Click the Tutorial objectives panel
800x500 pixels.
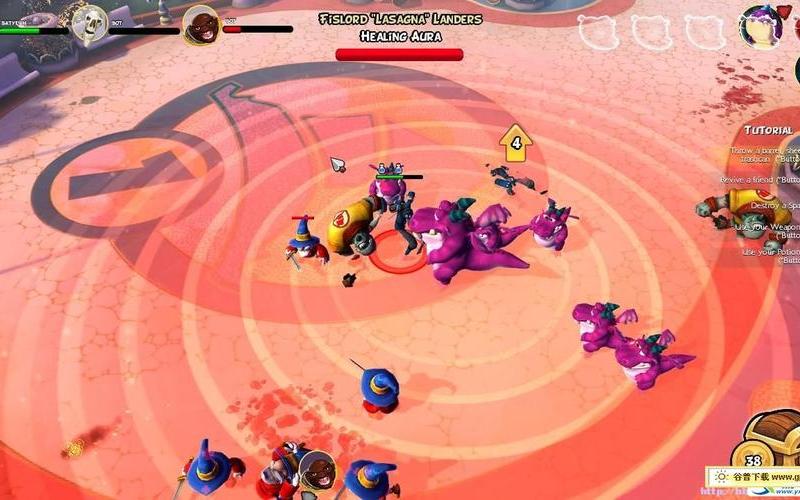(767, 130)
